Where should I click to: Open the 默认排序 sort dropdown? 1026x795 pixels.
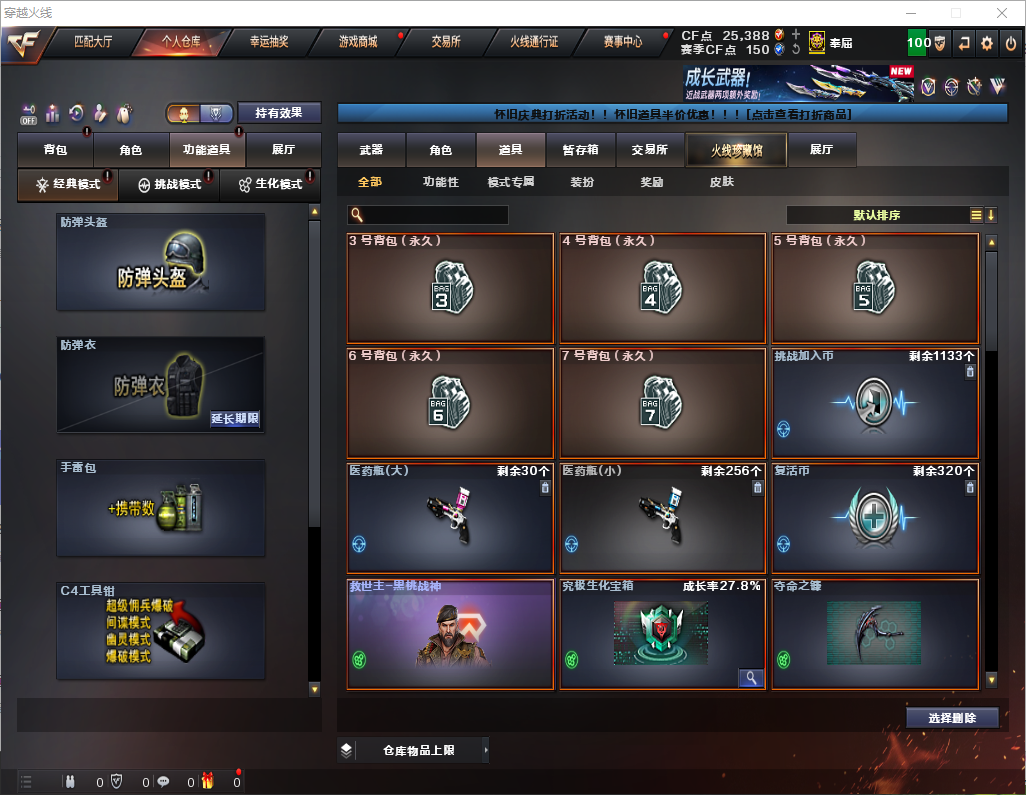[x=876, y=215]
